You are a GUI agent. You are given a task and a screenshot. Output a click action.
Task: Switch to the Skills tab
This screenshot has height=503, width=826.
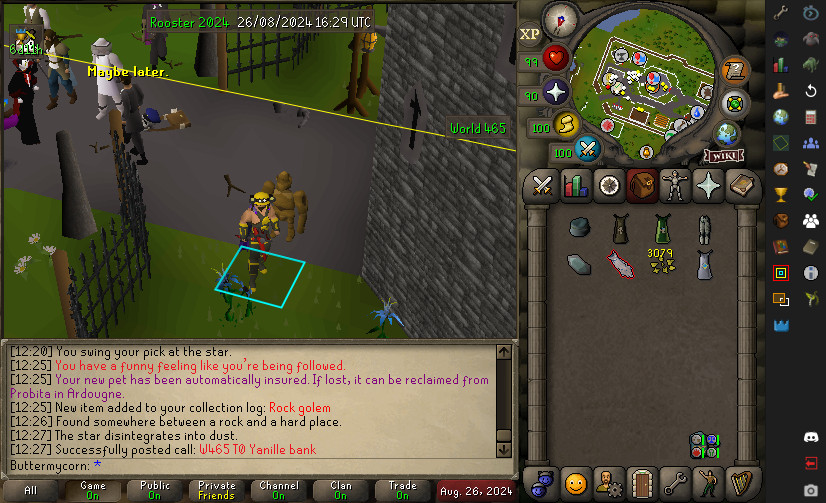pos(575,185)
